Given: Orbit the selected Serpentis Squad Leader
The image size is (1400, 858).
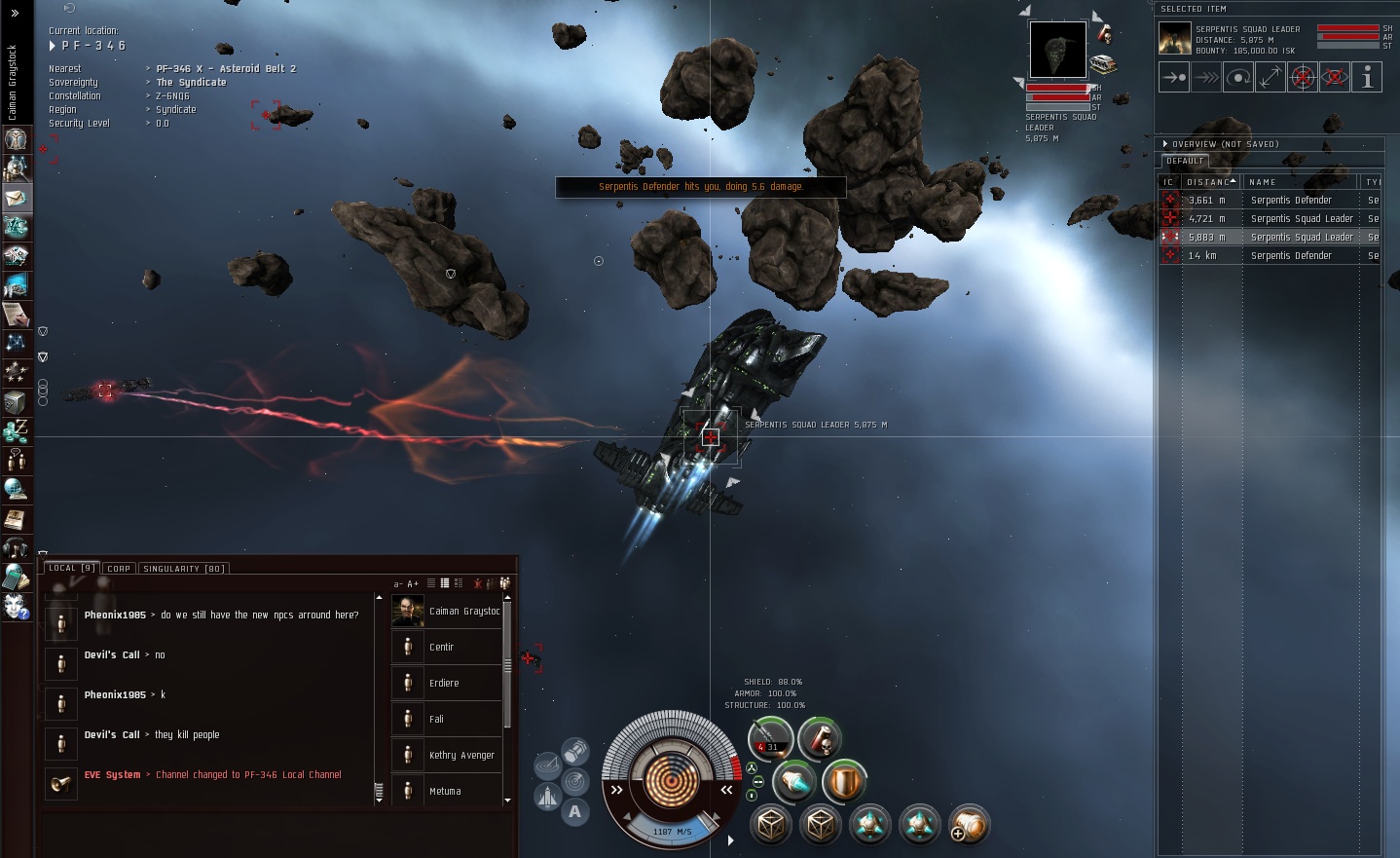Looking at the screenshot, I should (x=1238, y=77).
